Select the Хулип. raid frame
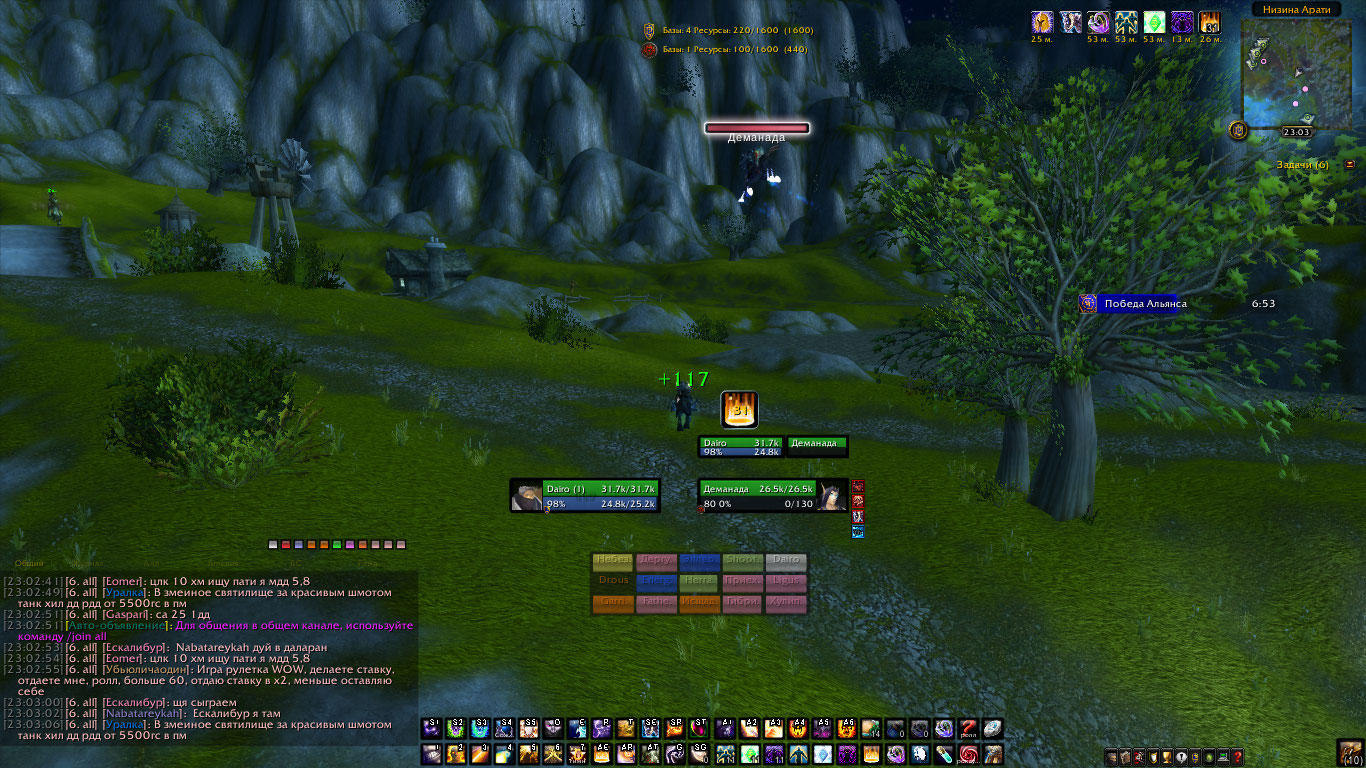This screenshot has height=768, width=1366. coord(786,603)
